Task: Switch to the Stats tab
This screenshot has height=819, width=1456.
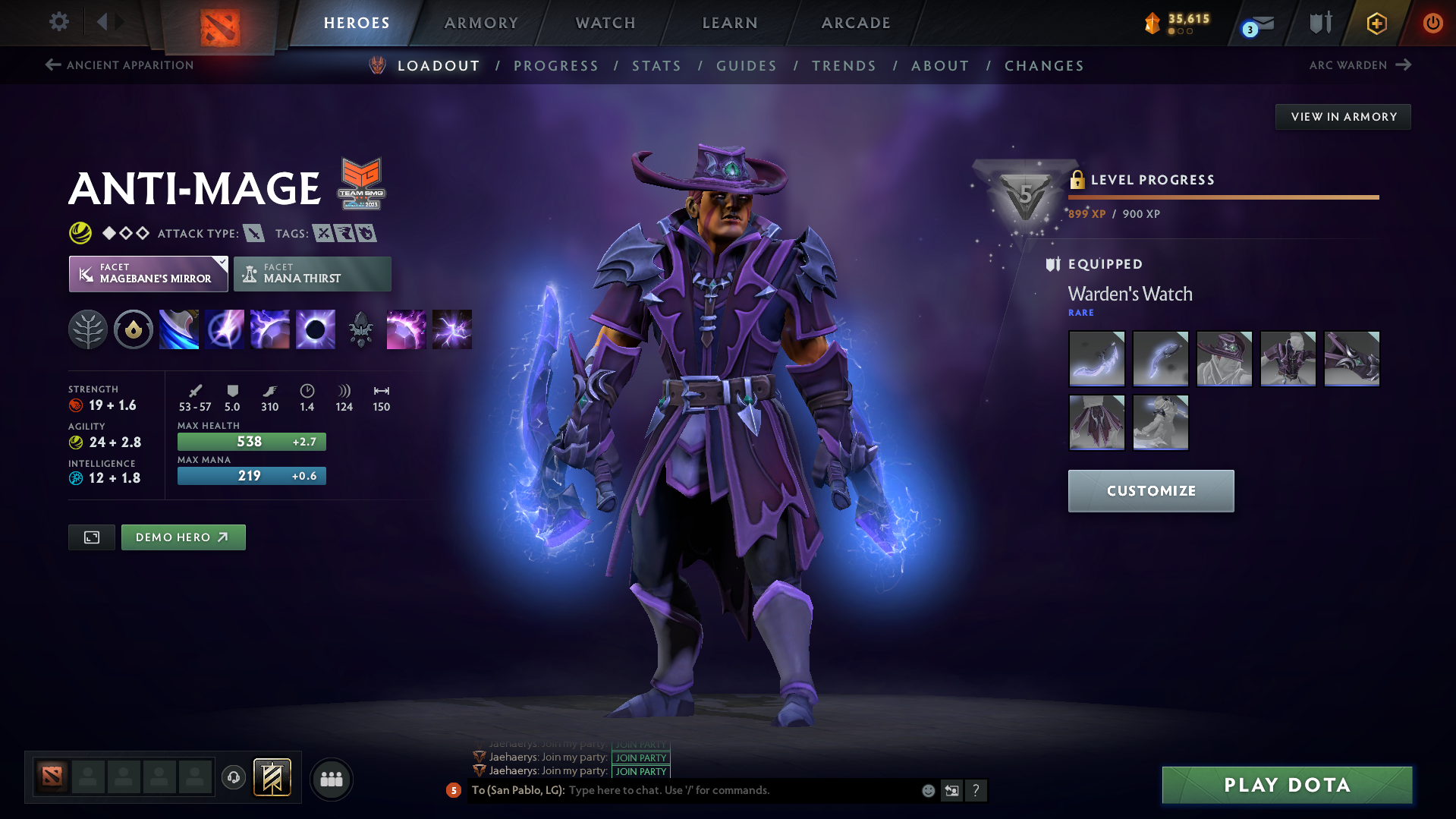Action: pos(656,65)
